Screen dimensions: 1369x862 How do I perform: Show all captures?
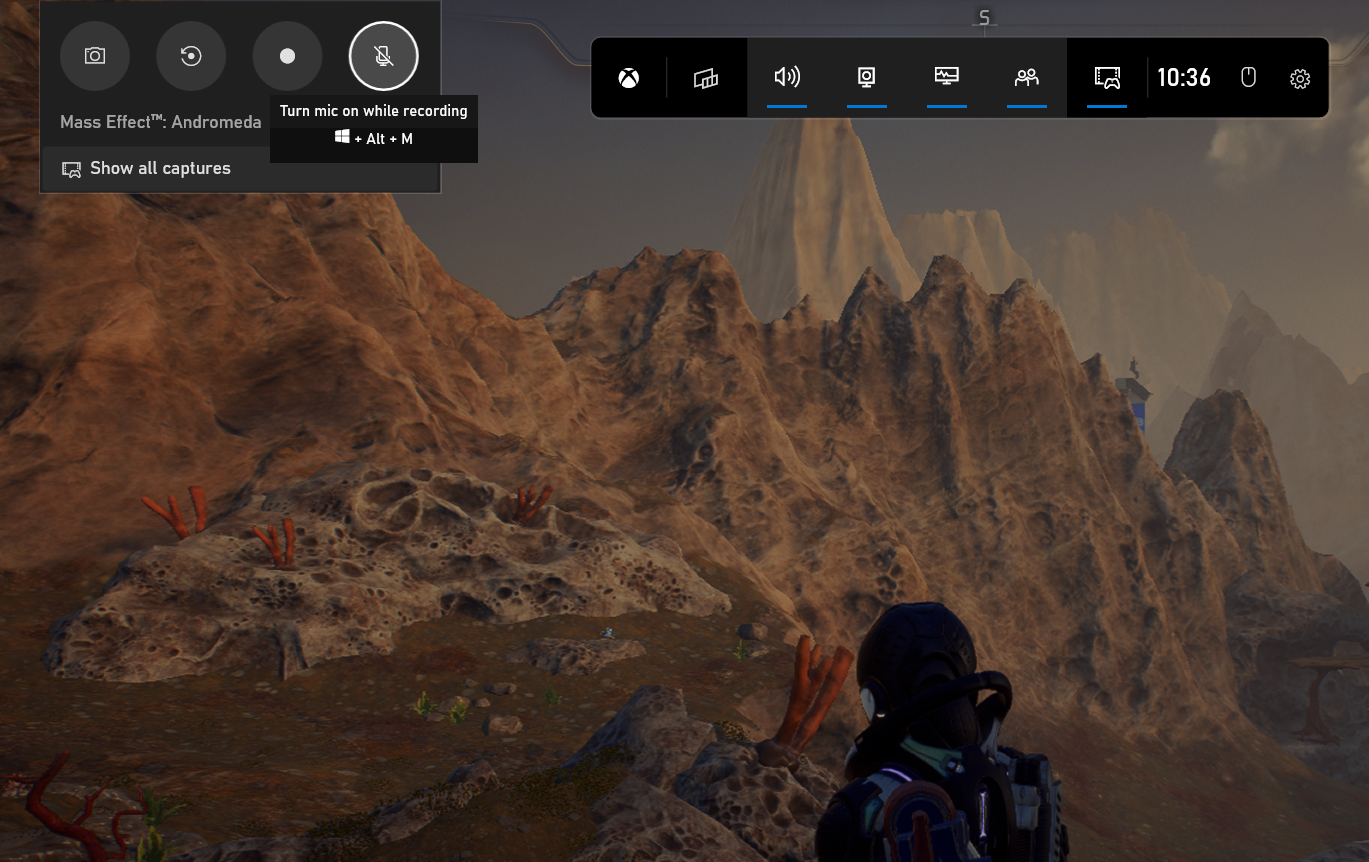160,168
